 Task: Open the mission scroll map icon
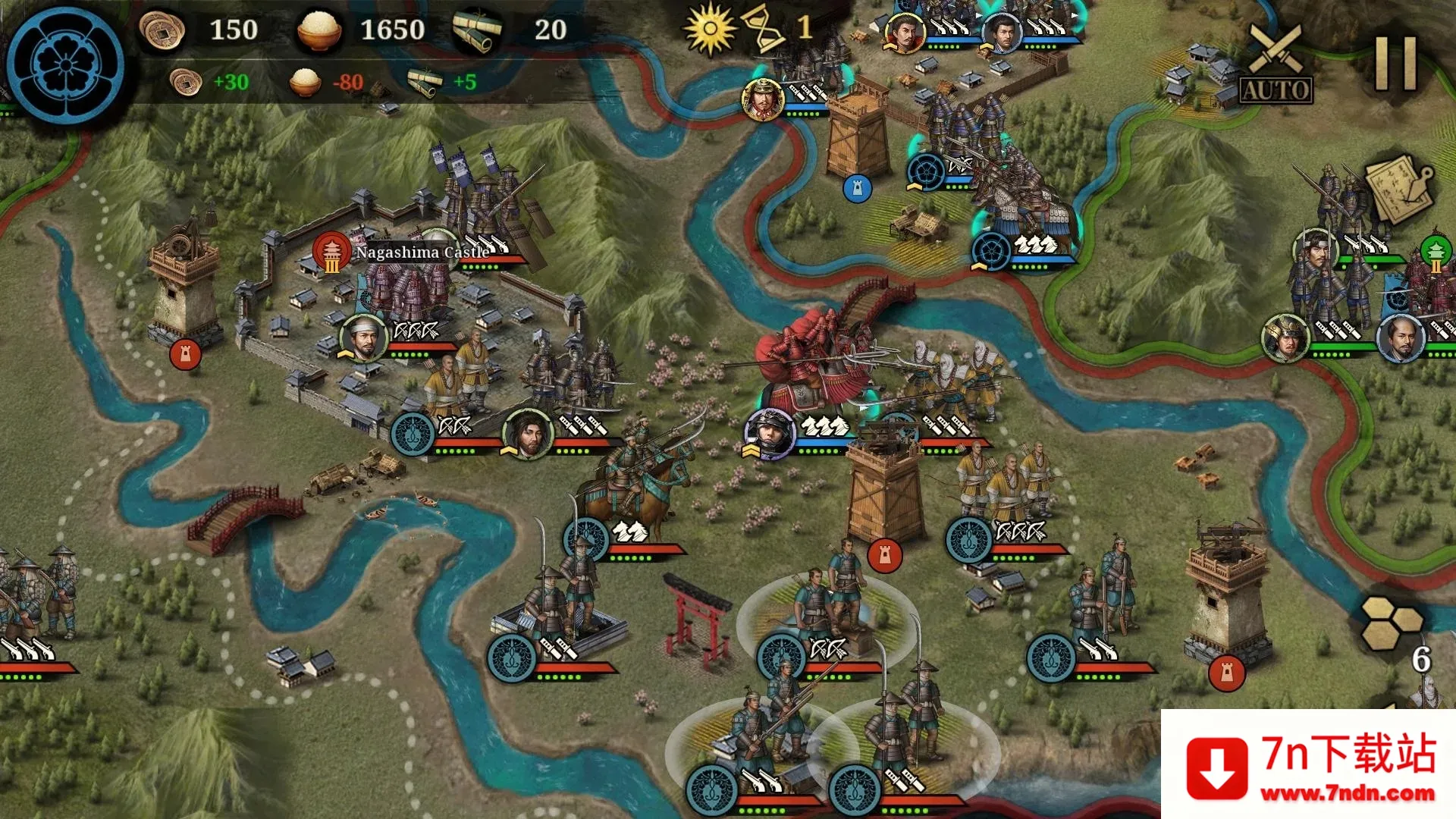tap(1399, 189)
